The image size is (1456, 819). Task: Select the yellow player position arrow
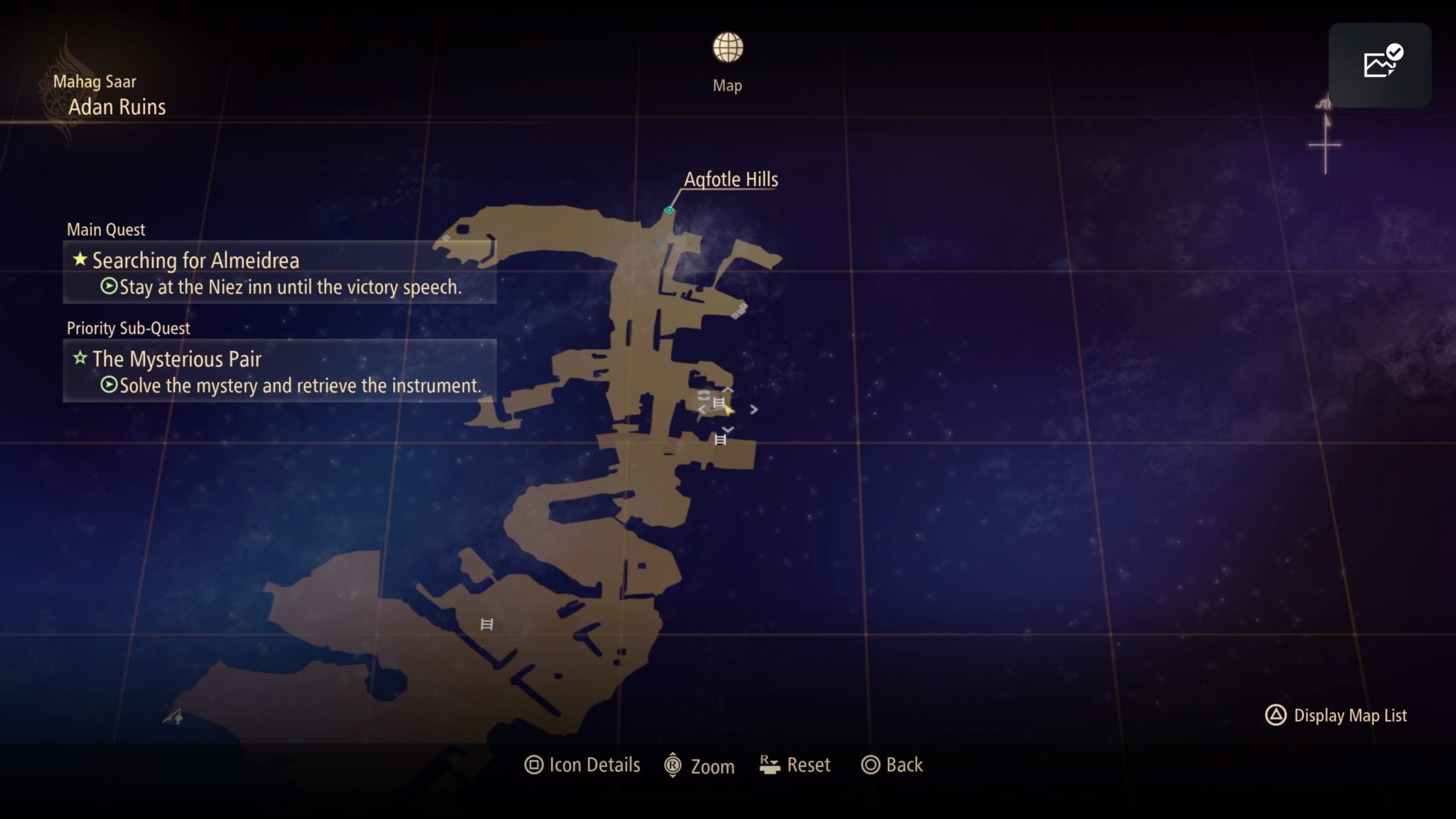tap(729, 410)
